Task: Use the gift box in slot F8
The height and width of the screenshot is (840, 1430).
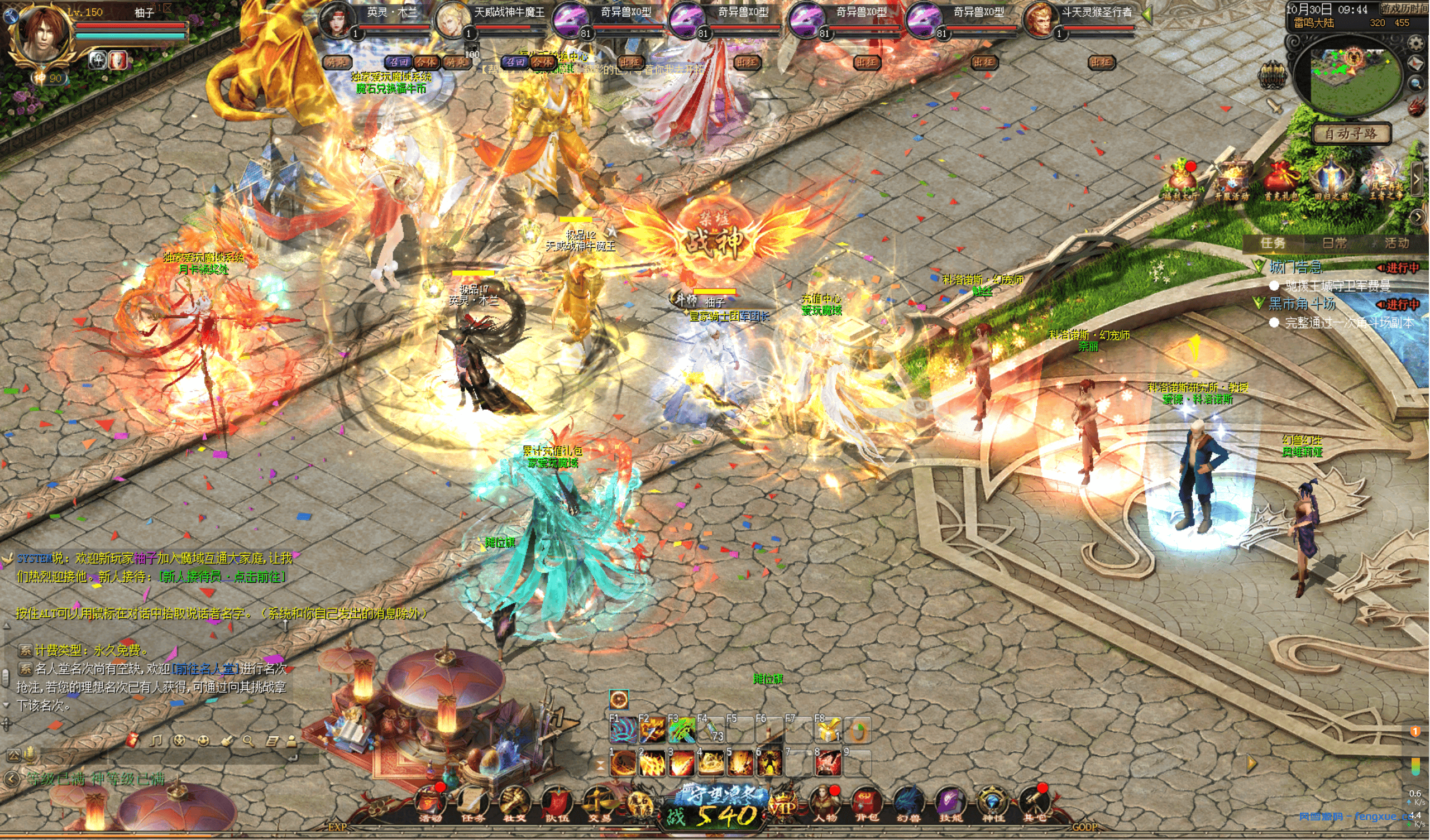Action: point(828,731)
